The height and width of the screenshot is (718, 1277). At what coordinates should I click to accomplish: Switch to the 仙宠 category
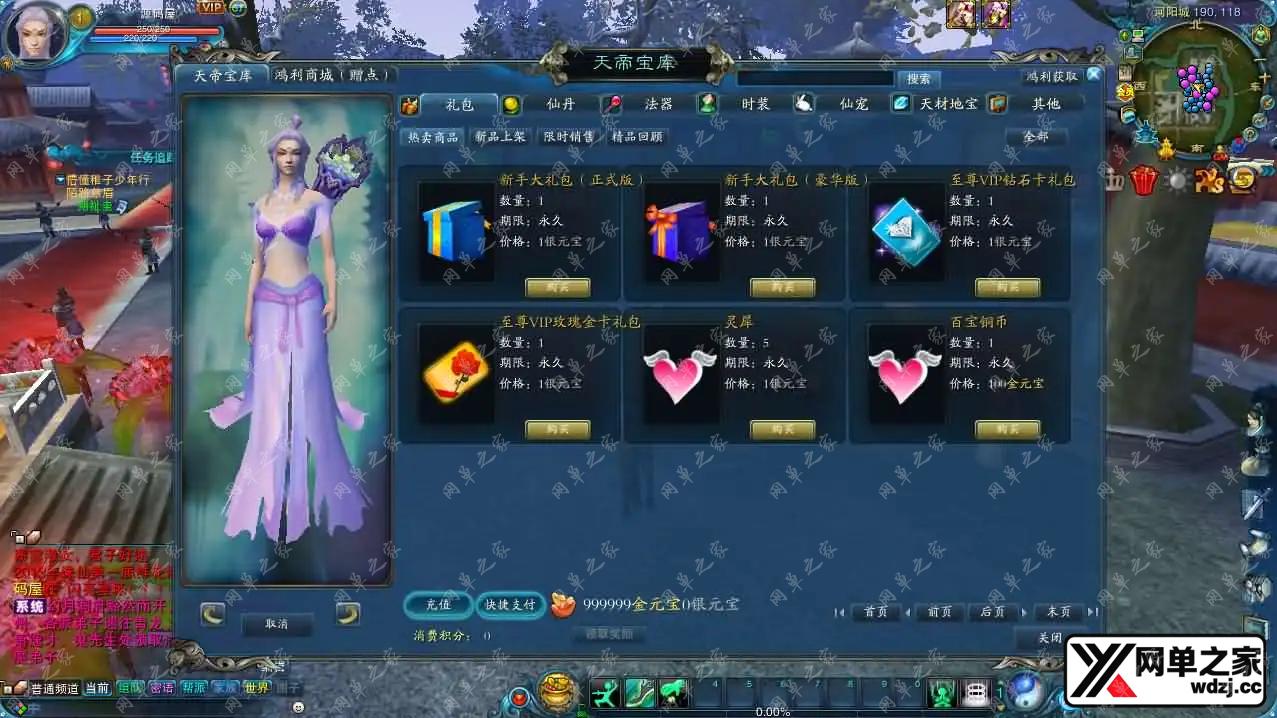coord(853,104)
